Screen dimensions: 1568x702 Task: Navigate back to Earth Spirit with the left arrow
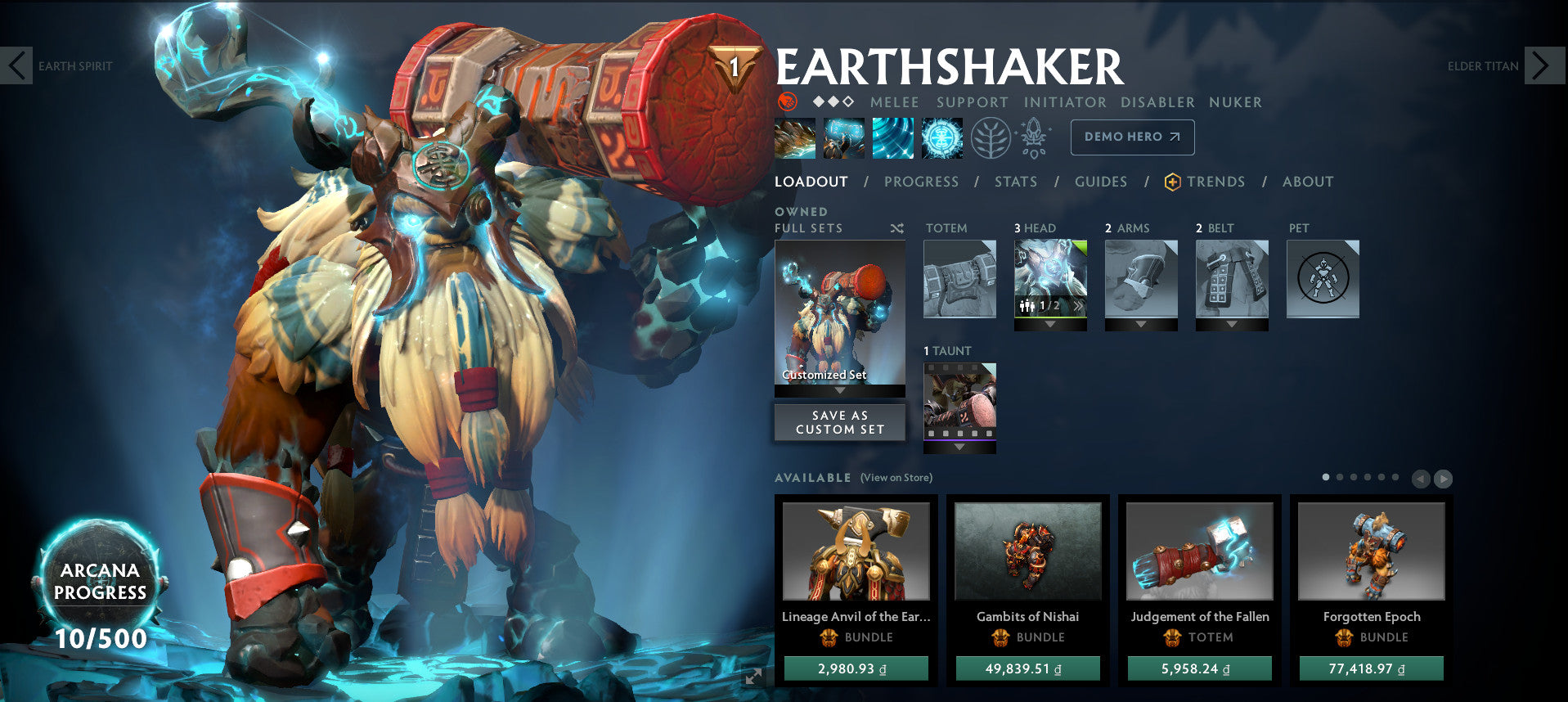16,65
